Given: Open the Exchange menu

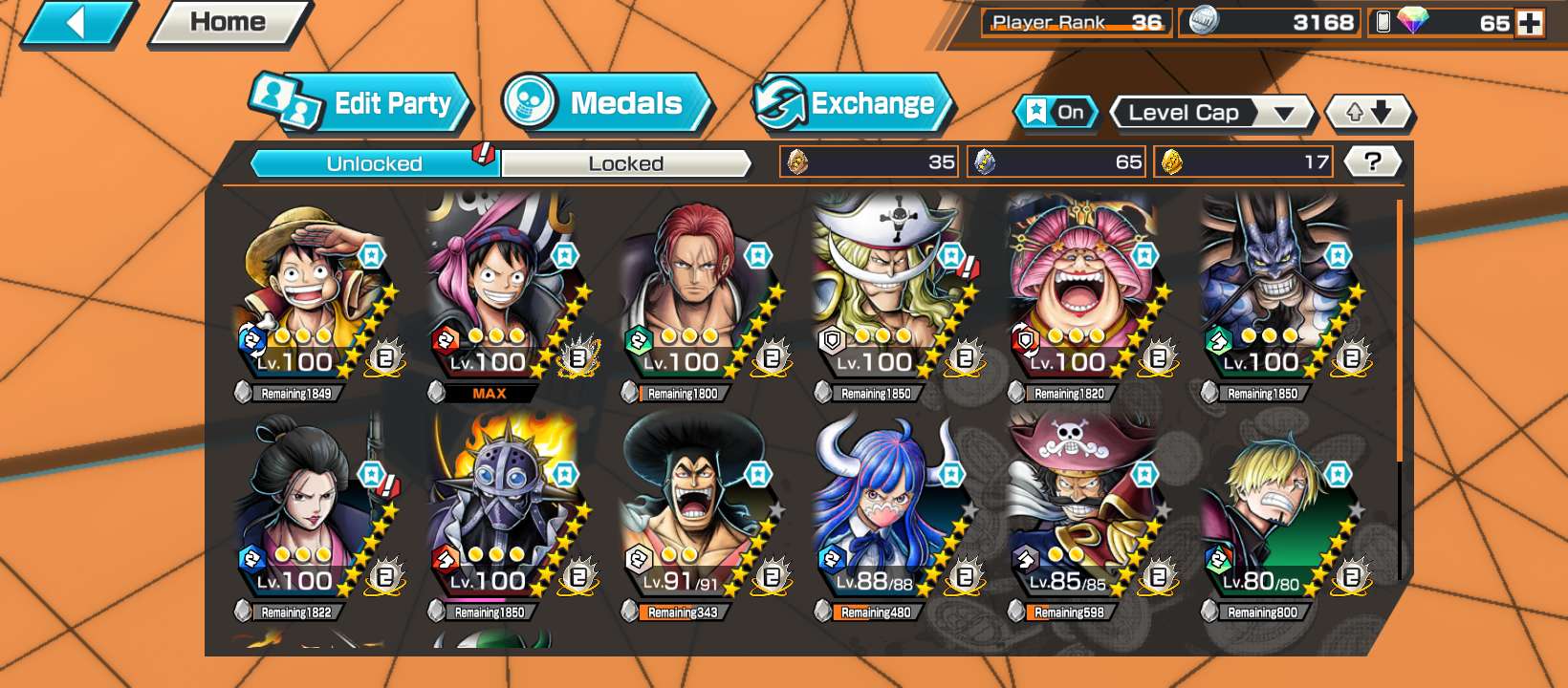Looking at the screenshot, I should 854,103.
